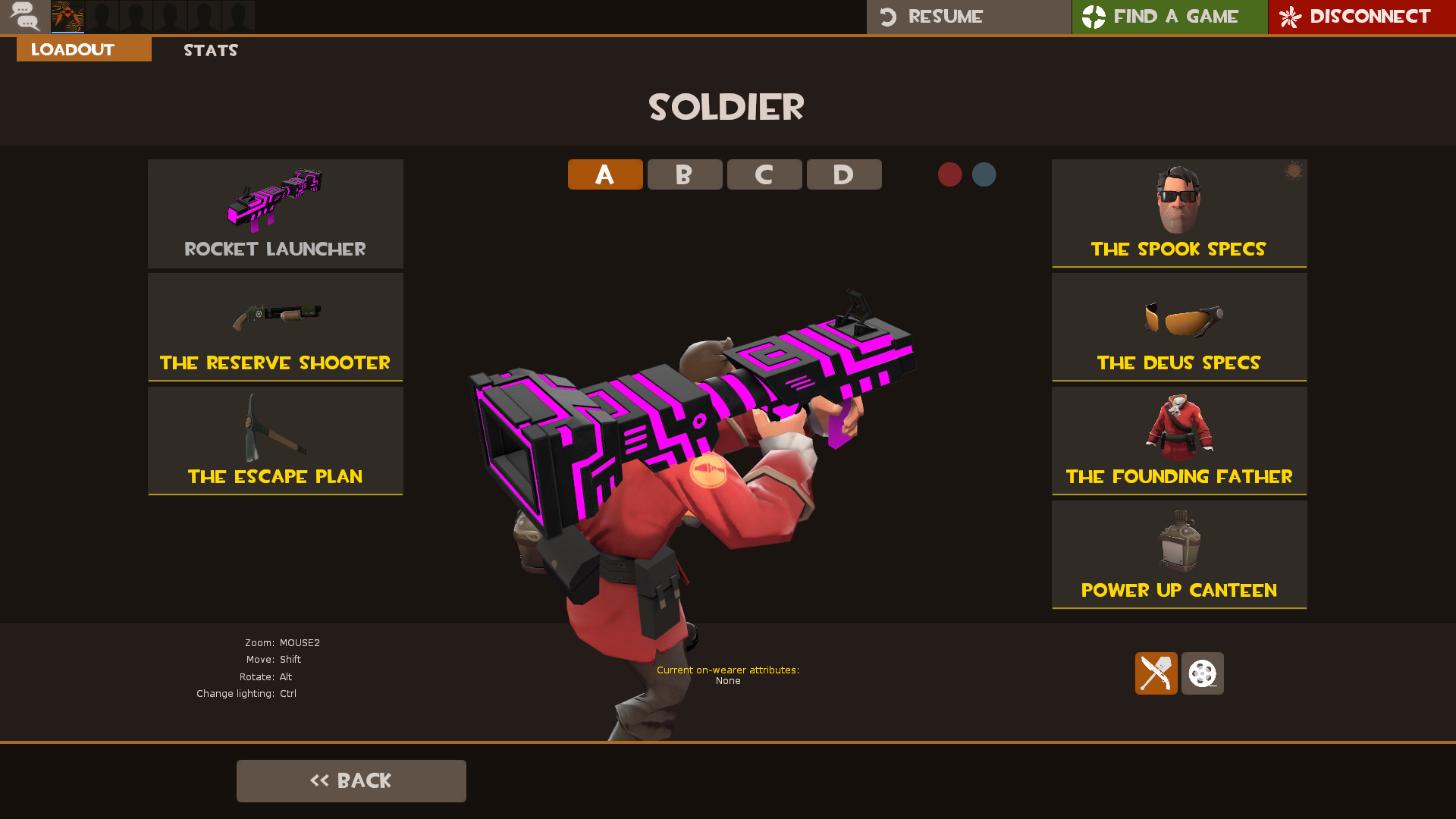Open the Rocket Launcher slot

(275, 213)
